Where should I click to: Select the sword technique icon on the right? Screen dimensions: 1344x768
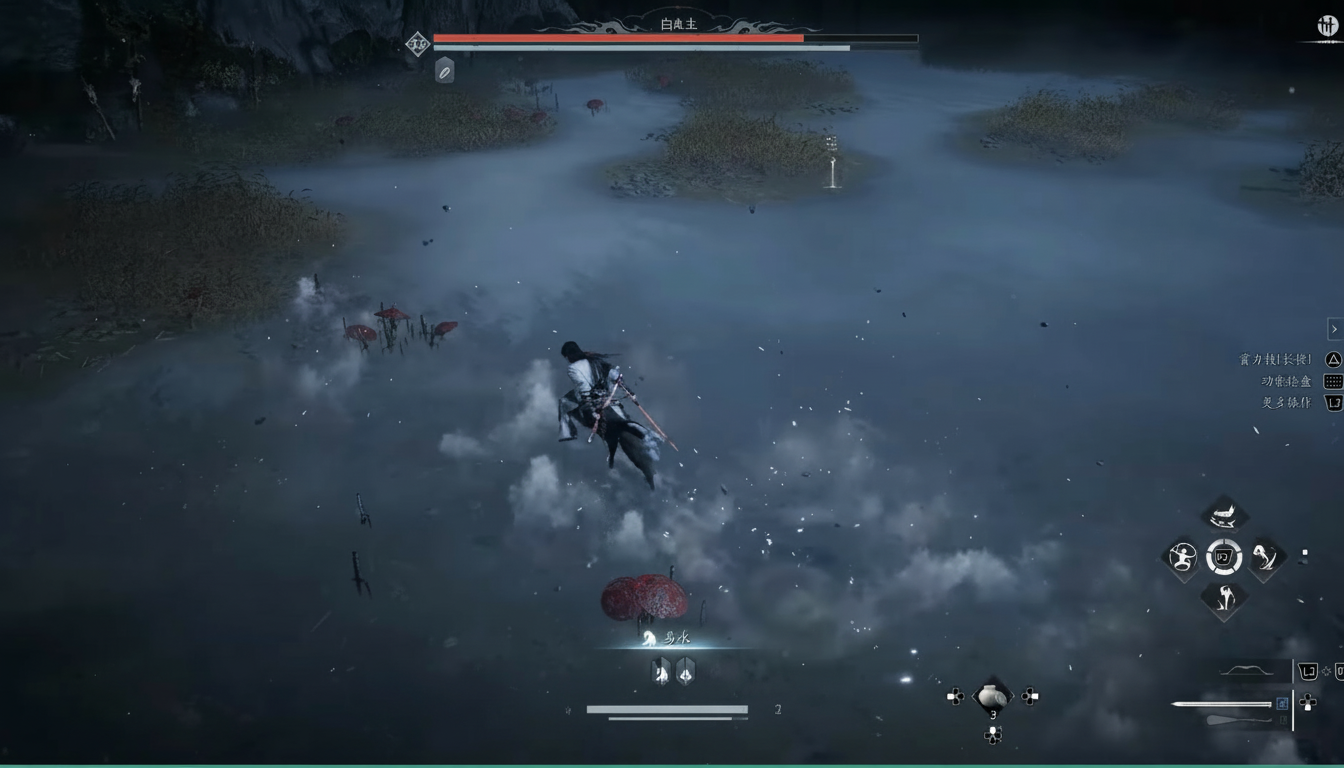[1264, 557]
